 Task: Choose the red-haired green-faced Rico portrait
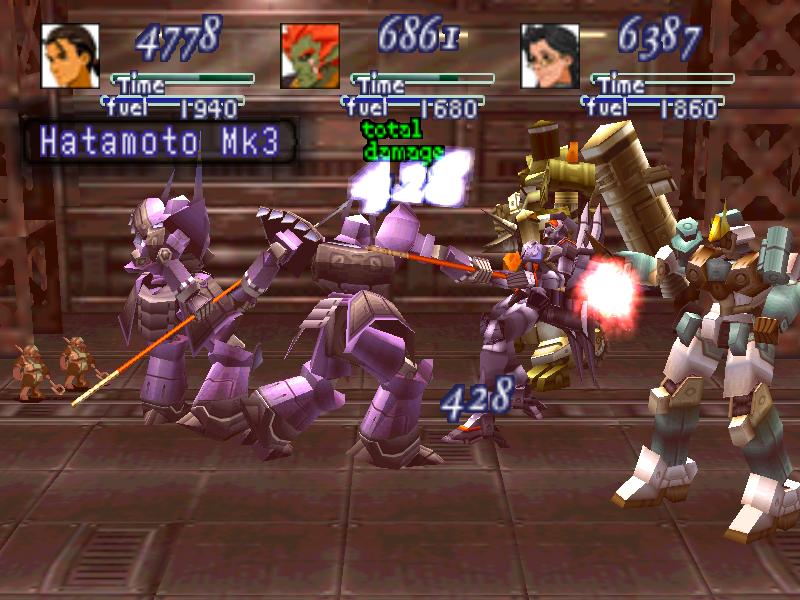coord(310,55)
